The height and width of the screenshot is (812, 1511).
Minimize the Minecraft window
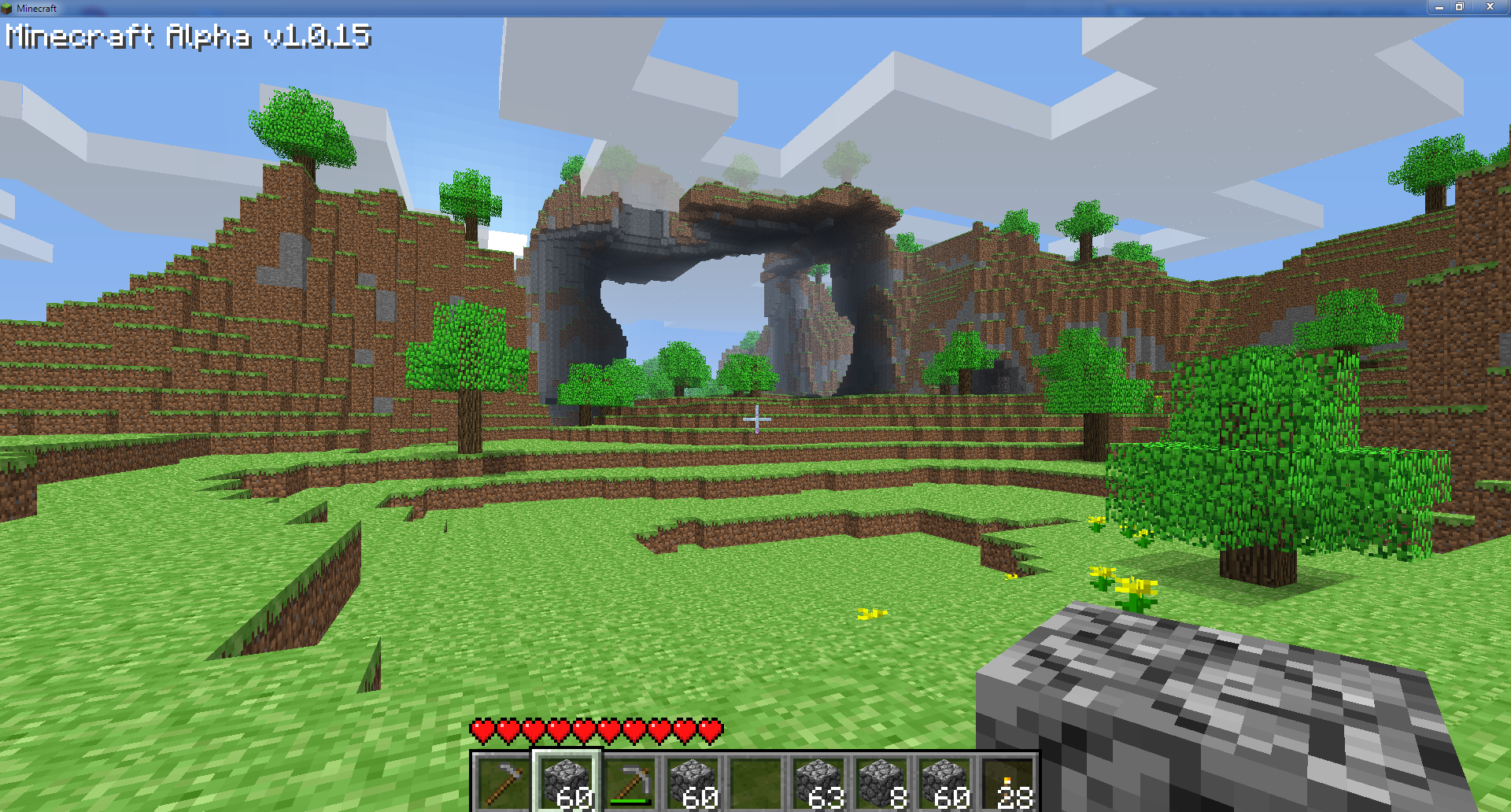1439,7
